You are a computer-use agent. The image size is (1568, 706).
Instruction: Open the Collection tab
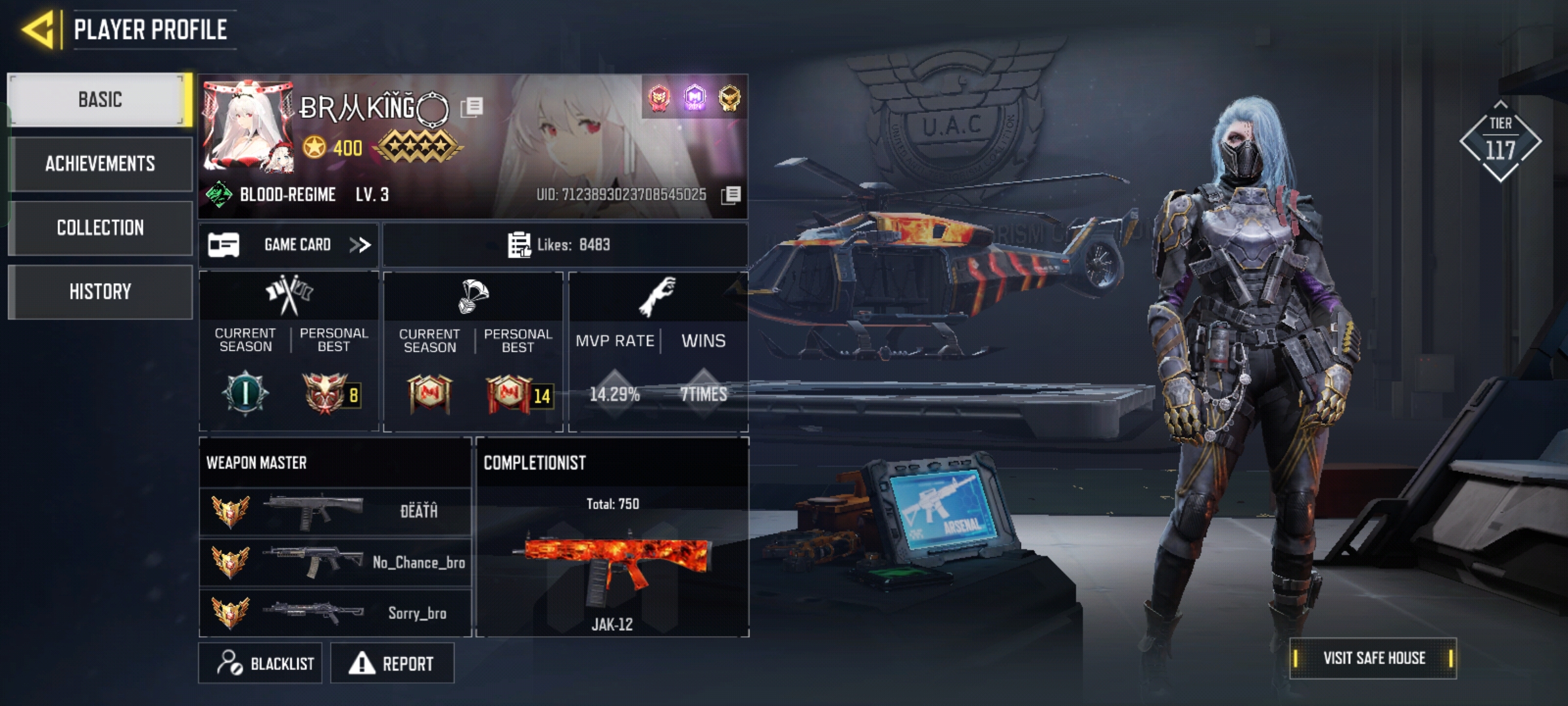tap(100, 227)
